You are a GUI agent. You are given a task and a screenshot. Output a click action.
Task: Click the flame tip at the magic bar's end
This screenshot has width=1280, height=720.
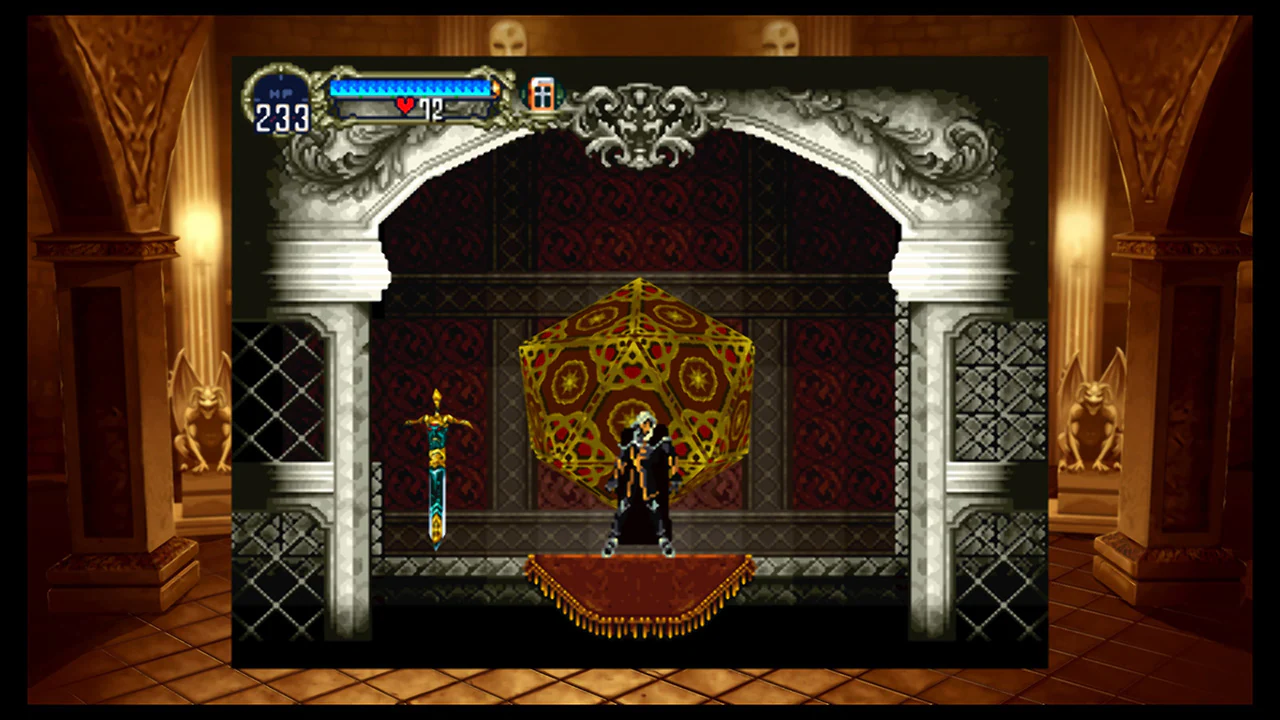(496, 89)
